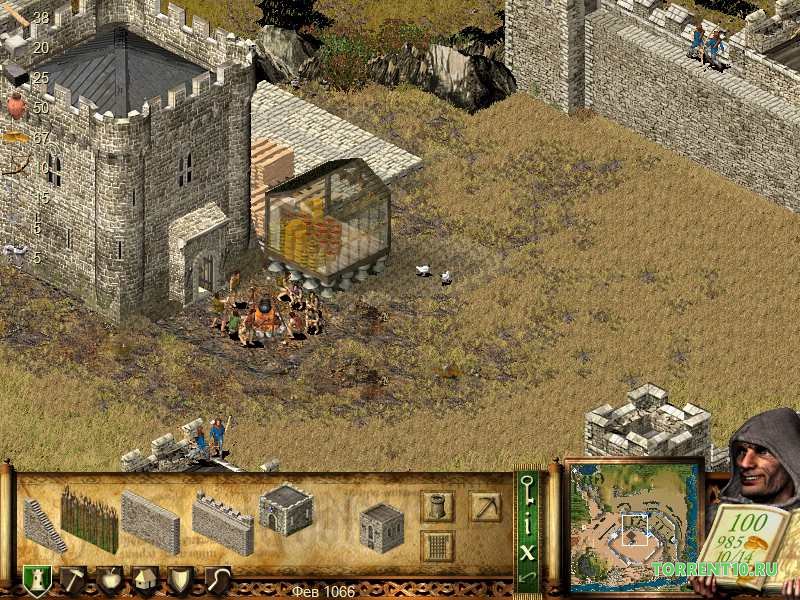Image resolution: width=800 pixels, height=600 pixels.
Task: Pick the crenellated stone wall
Action: tap(222, 524)
